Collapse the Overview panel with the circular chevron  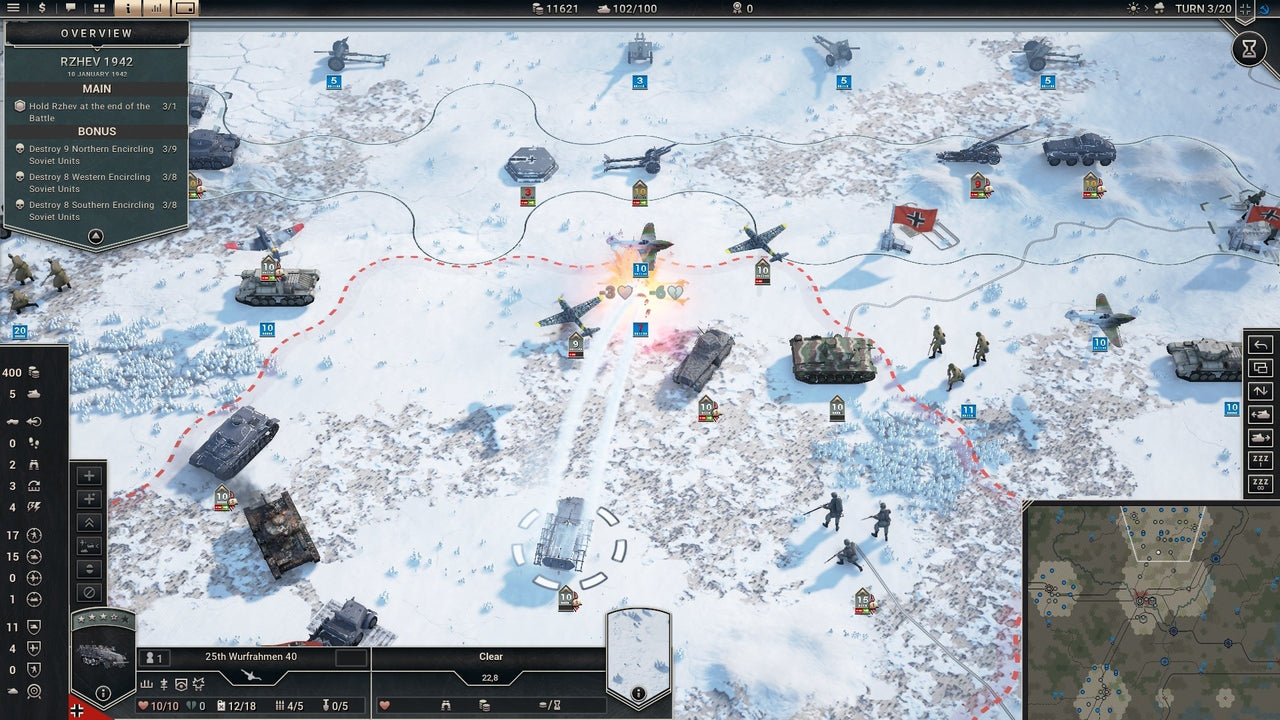pos(95,237)
